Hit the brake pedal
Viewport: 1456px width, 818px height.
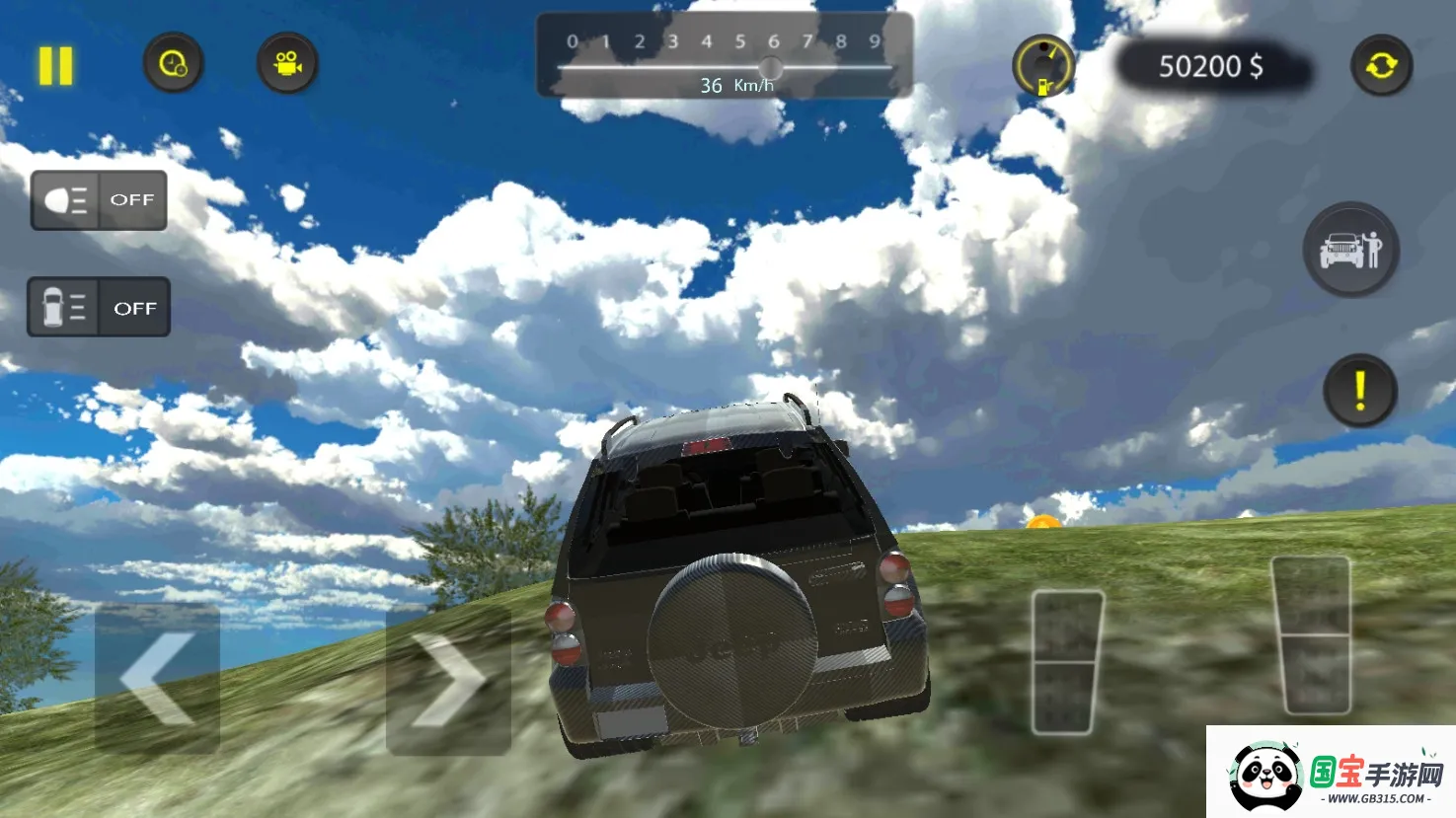pos(1066,662)
